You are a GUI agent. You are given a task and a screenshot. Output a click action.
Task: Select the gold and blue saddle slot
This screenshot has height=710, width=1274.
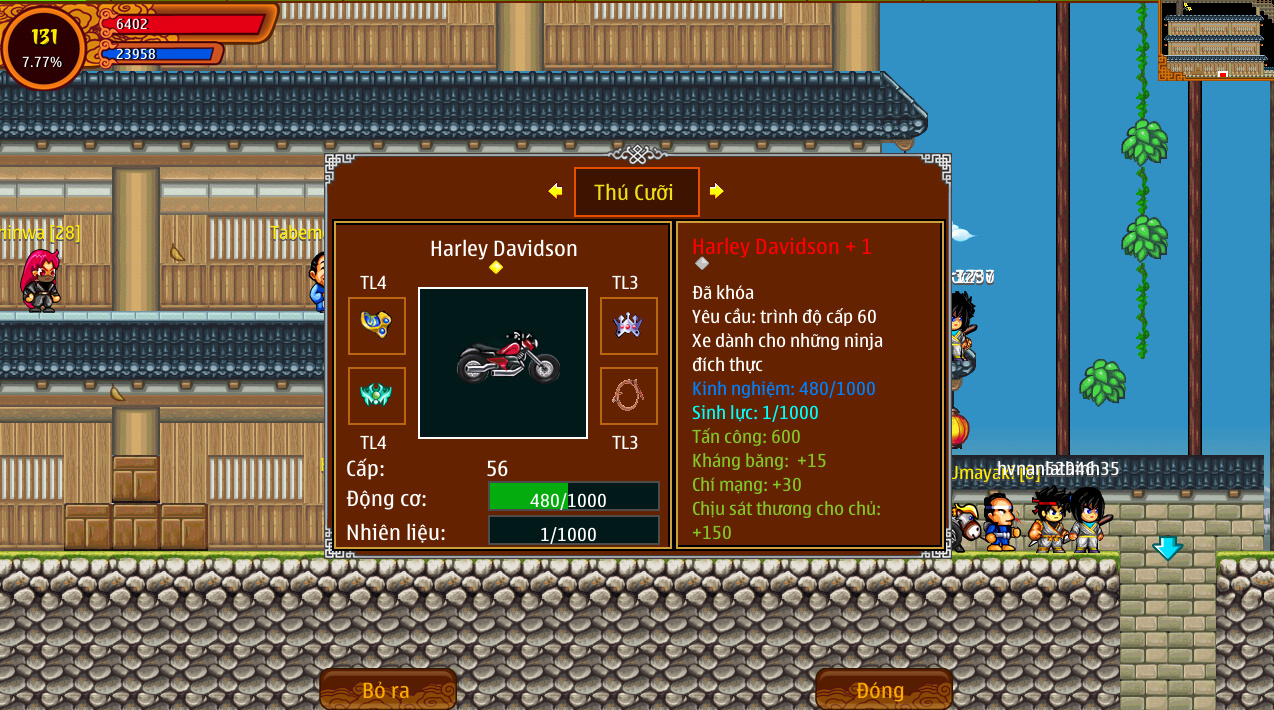(x=377, y=326)
